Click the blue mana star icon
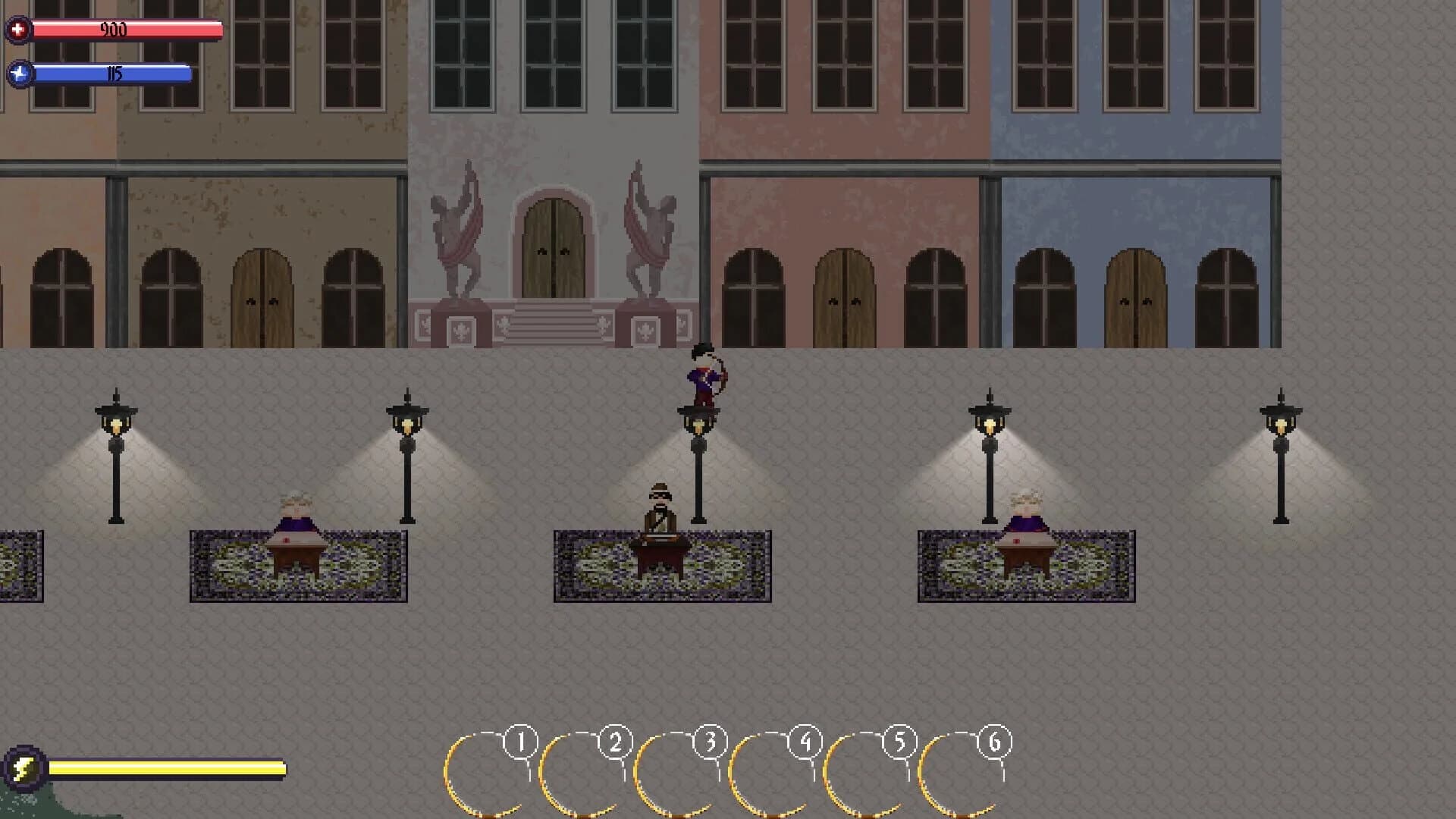1456x819 pixels. pos(20,74)
